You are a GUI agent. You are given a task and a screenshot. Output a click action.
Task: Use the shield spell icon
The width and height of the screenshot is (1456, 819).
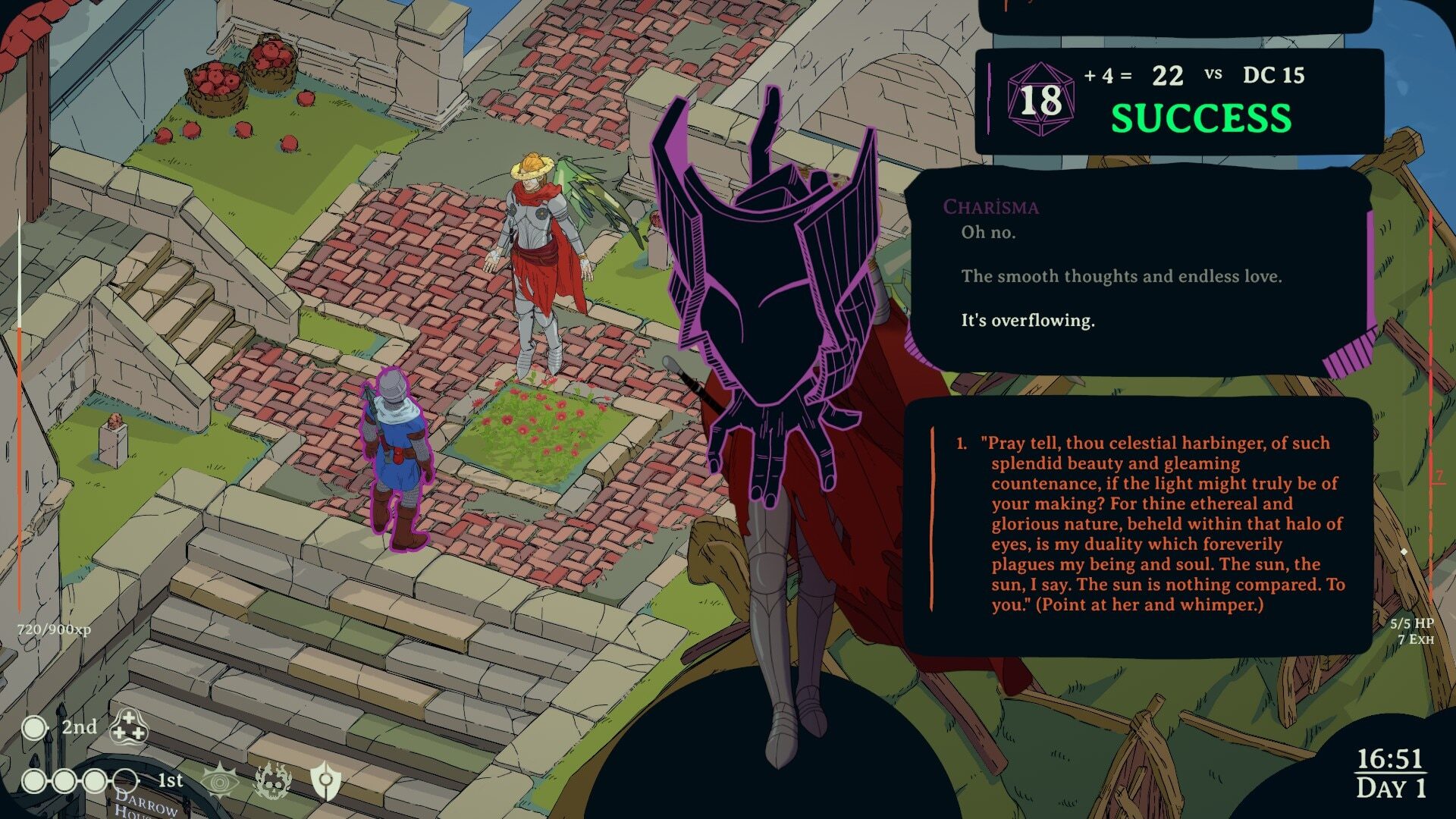325,781
